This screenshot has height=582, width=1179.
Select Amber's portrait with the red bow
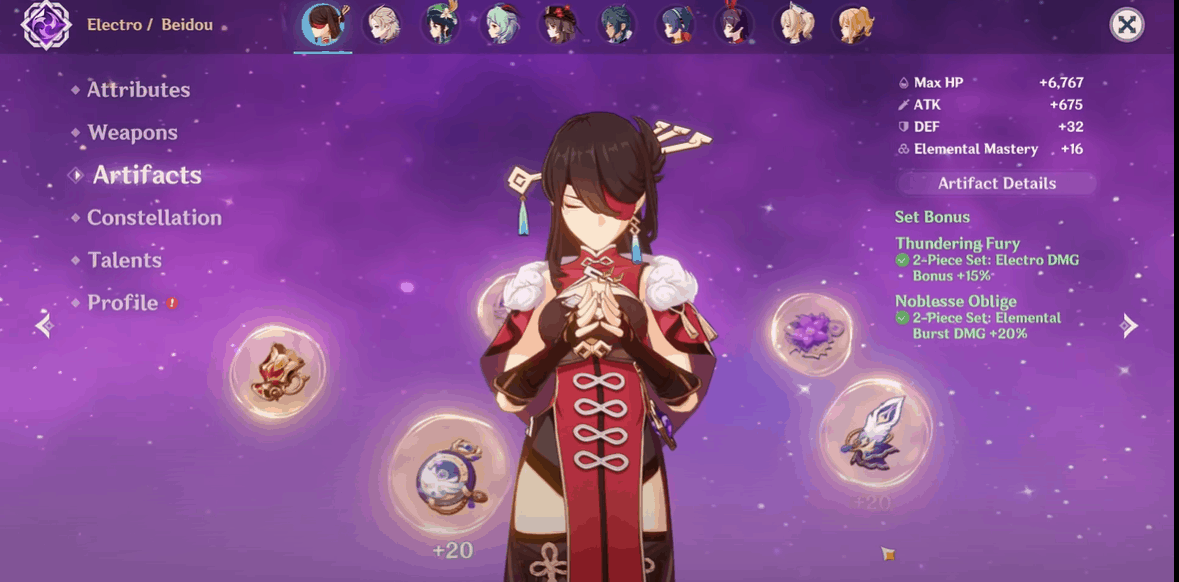[735, 24]
